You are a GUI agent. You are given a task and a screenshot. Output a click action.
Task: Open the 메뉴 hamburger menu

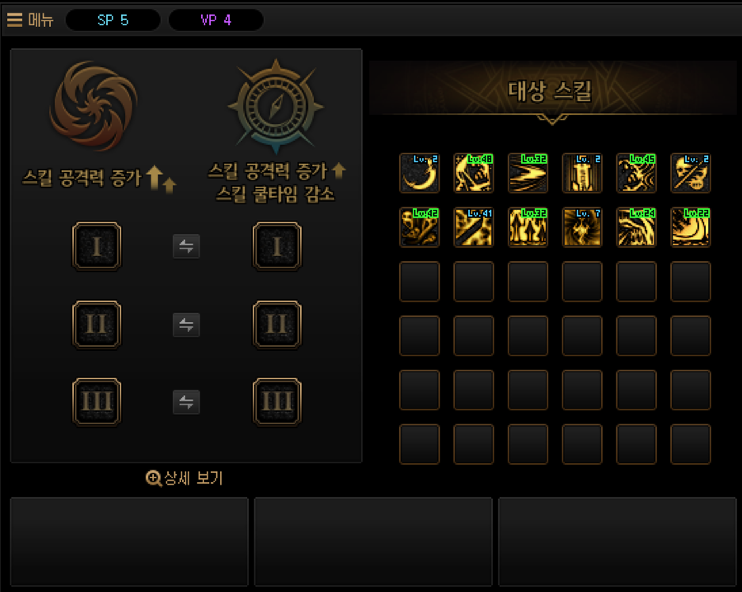[x=30, y=20]
